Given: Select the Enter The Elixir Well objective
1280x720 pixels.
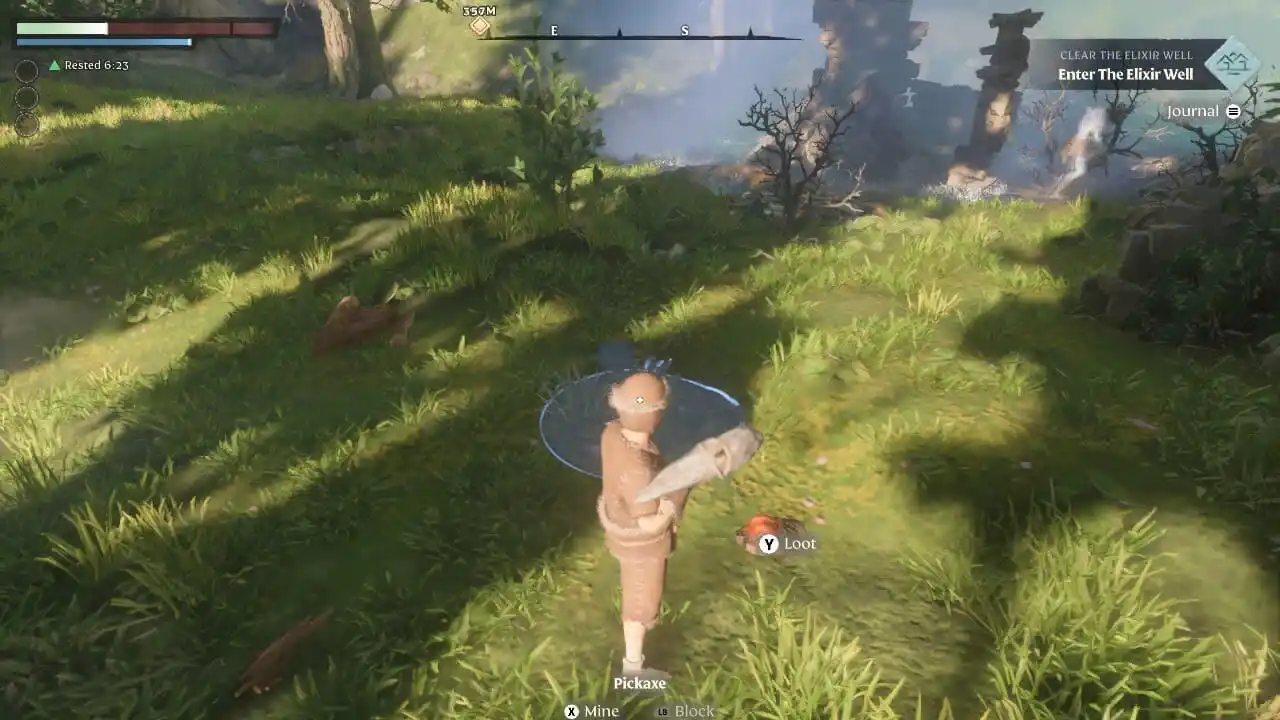Looking at the screenshot, I should (1125, 75).
